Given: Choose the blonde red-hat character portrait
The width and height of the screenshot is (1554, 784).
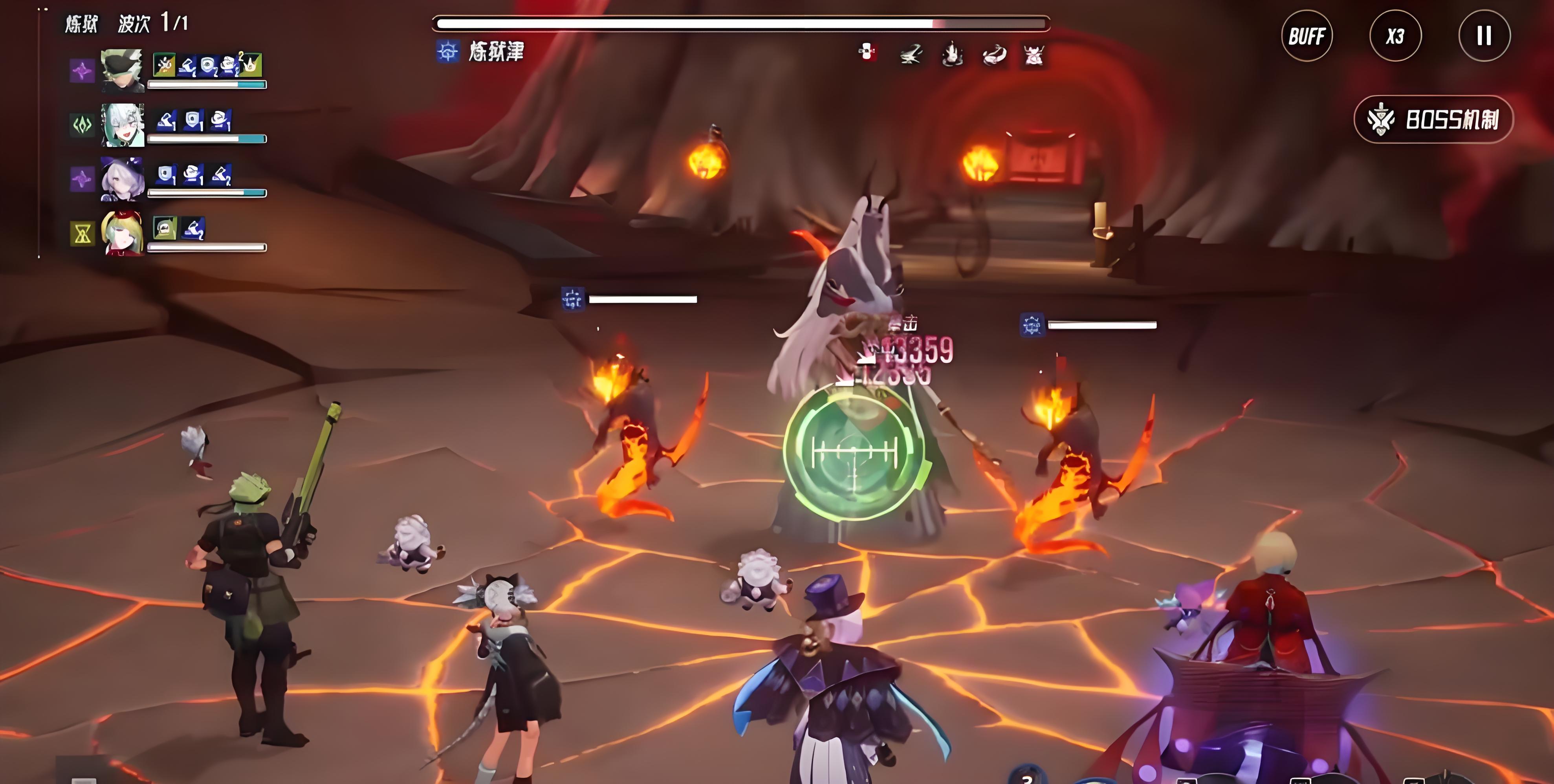Looking at the screenshot, I should coord(123,233).
